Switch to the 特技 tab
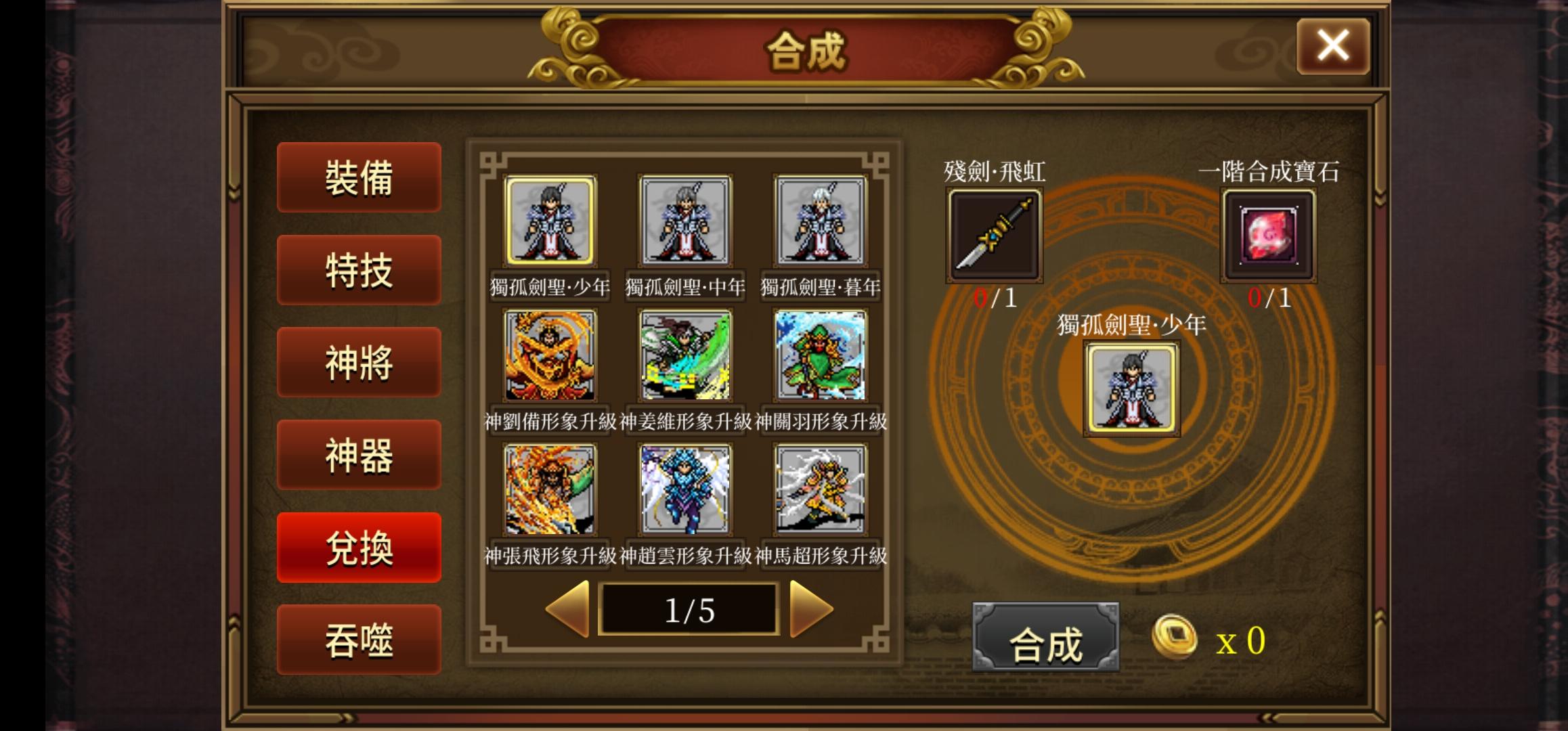This screenshot has width=1568, height=731. [359, 270]
